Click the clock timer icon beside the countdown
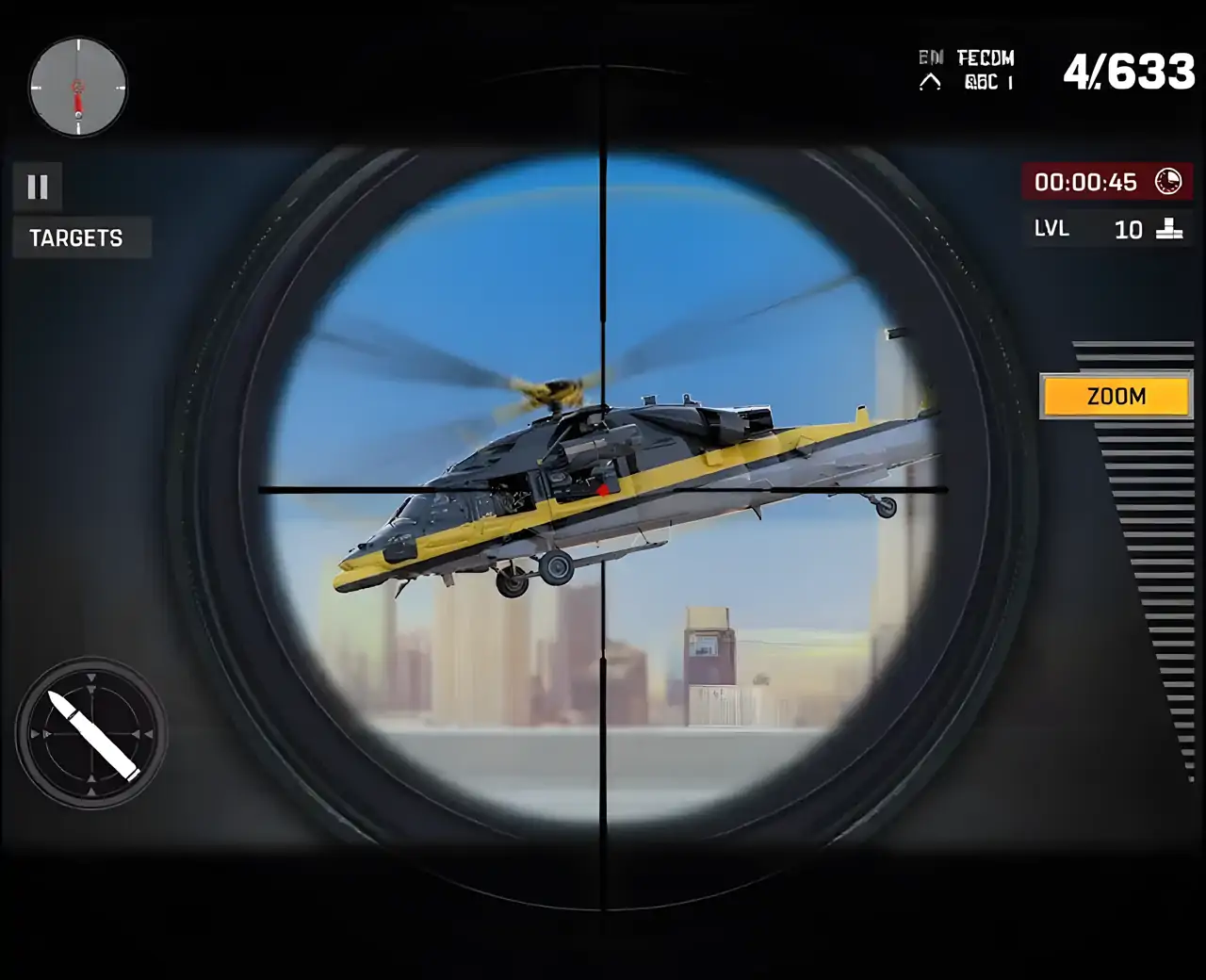 pos(1168,182)
